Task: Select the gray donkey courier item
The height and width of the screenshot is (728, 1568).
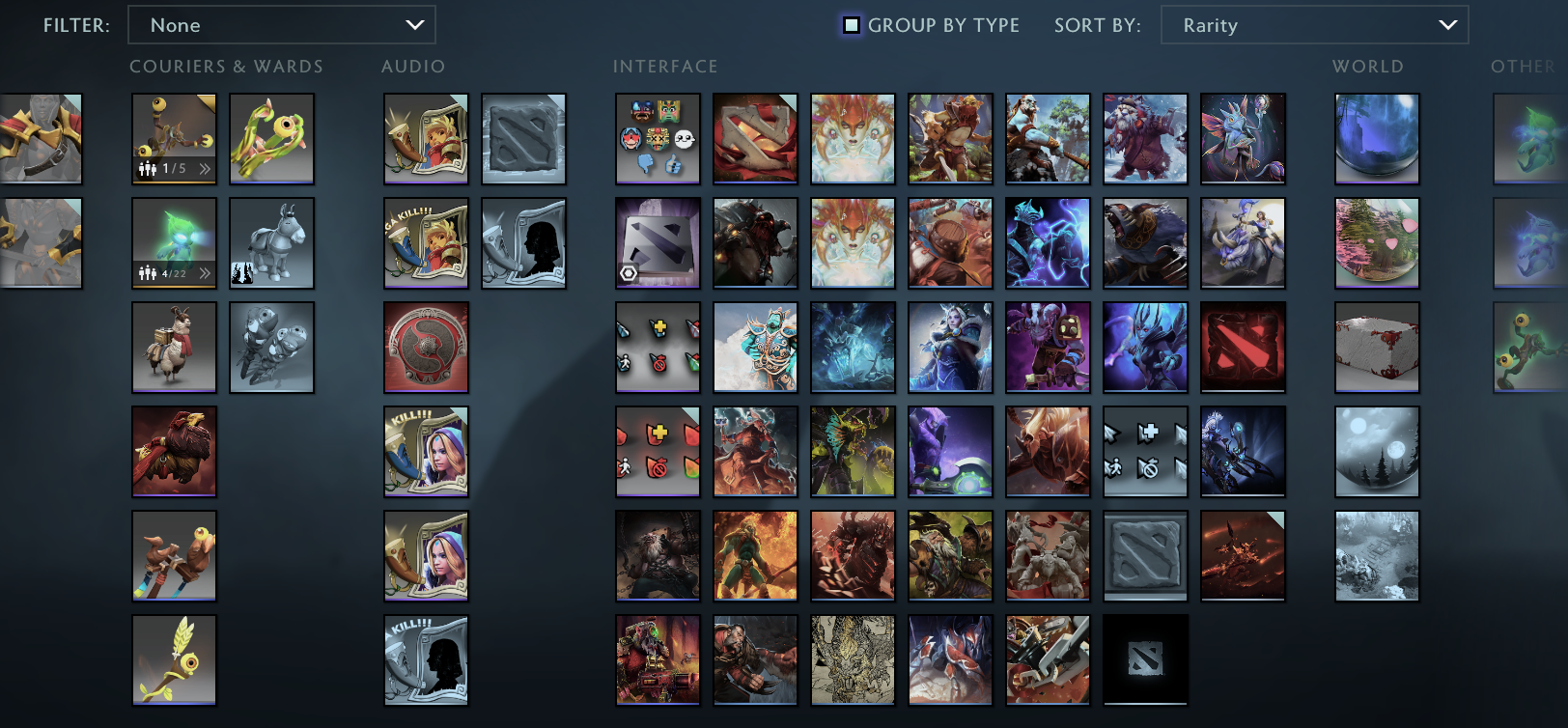Action: [x=271, y=243]
